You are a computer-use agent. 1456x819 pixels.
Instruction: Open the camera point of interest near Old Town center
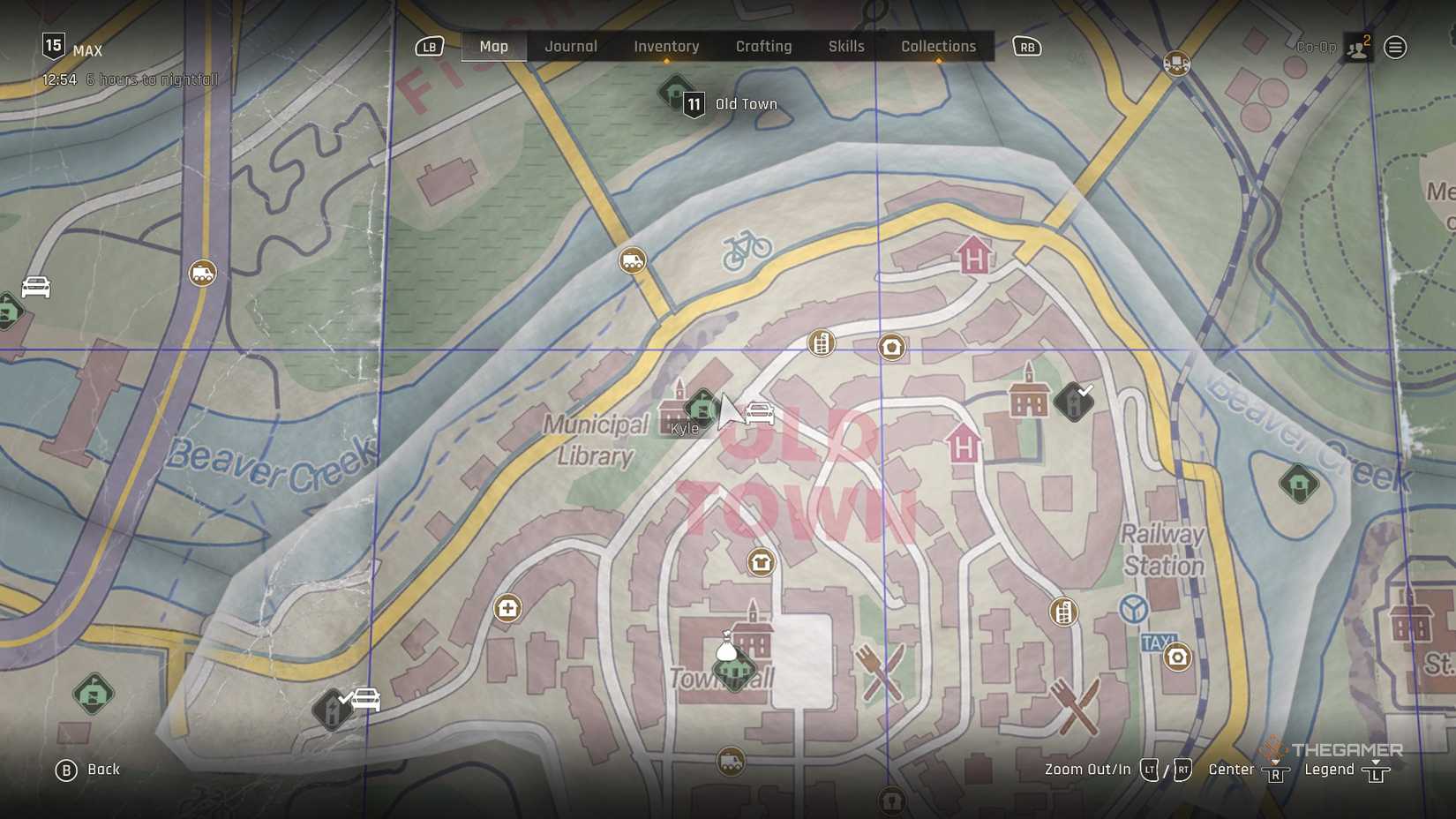coord(892,348)
